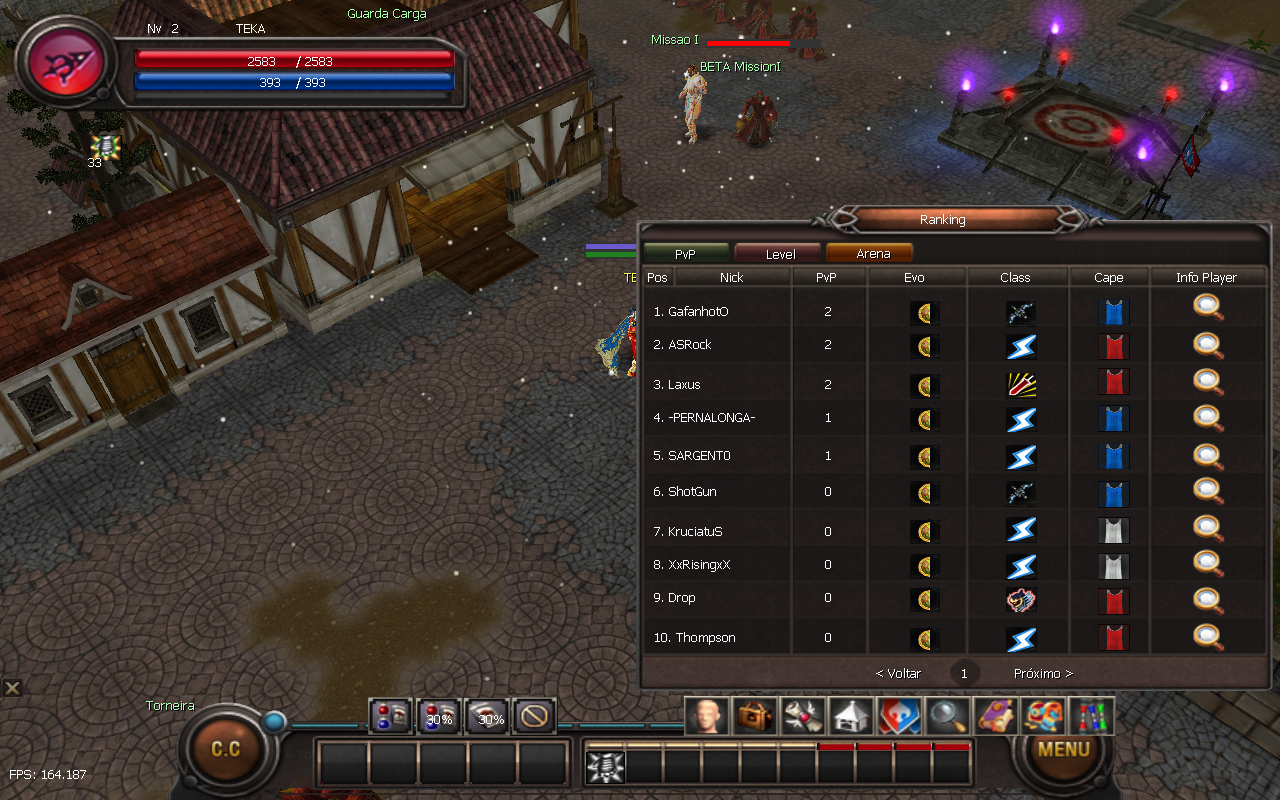Open the white house icon
1280x800 pixels.
coord(851,716)
